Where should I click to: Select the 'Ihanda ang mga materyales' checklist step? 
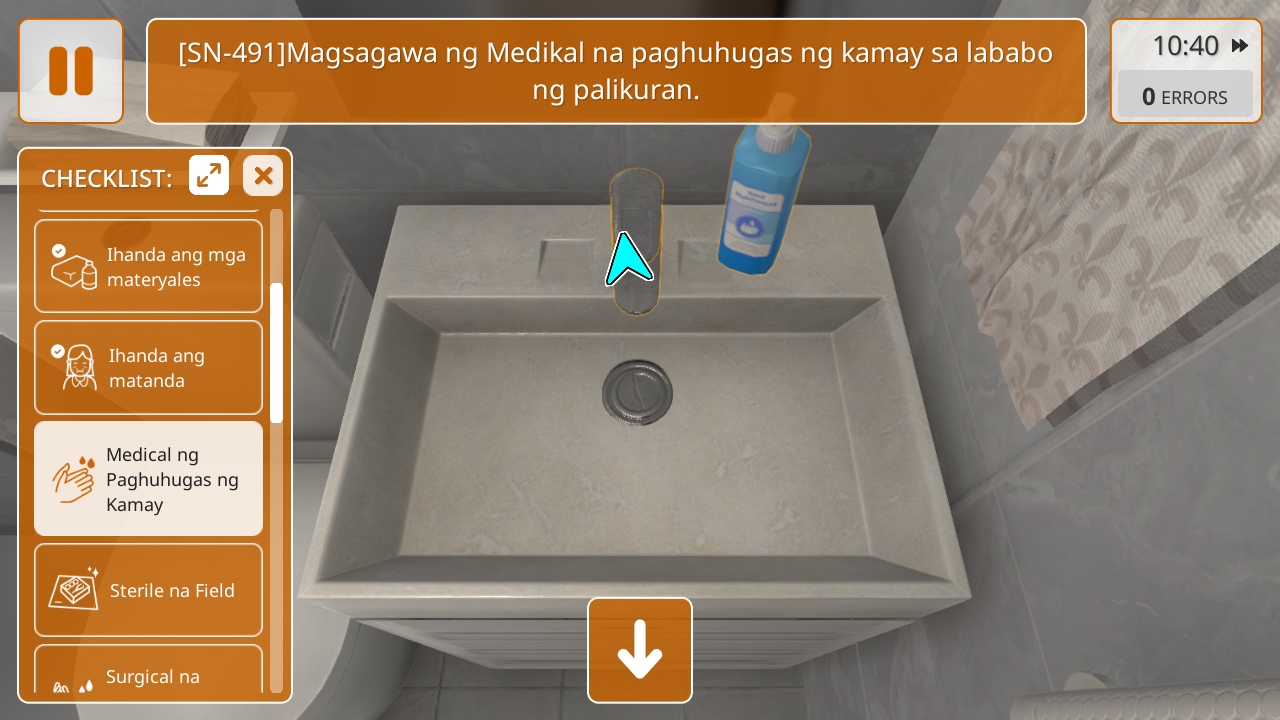pos(148,266)
